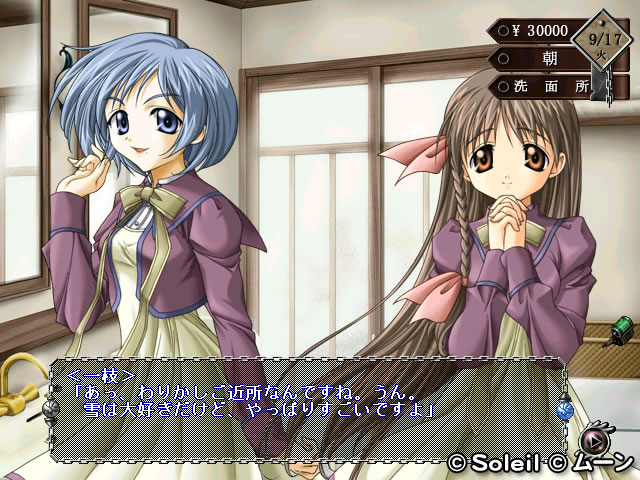640x480 pixels.
Task: Advance dialogue with the round arrow button
Action: pyautogui.click(x=596, y=439)
